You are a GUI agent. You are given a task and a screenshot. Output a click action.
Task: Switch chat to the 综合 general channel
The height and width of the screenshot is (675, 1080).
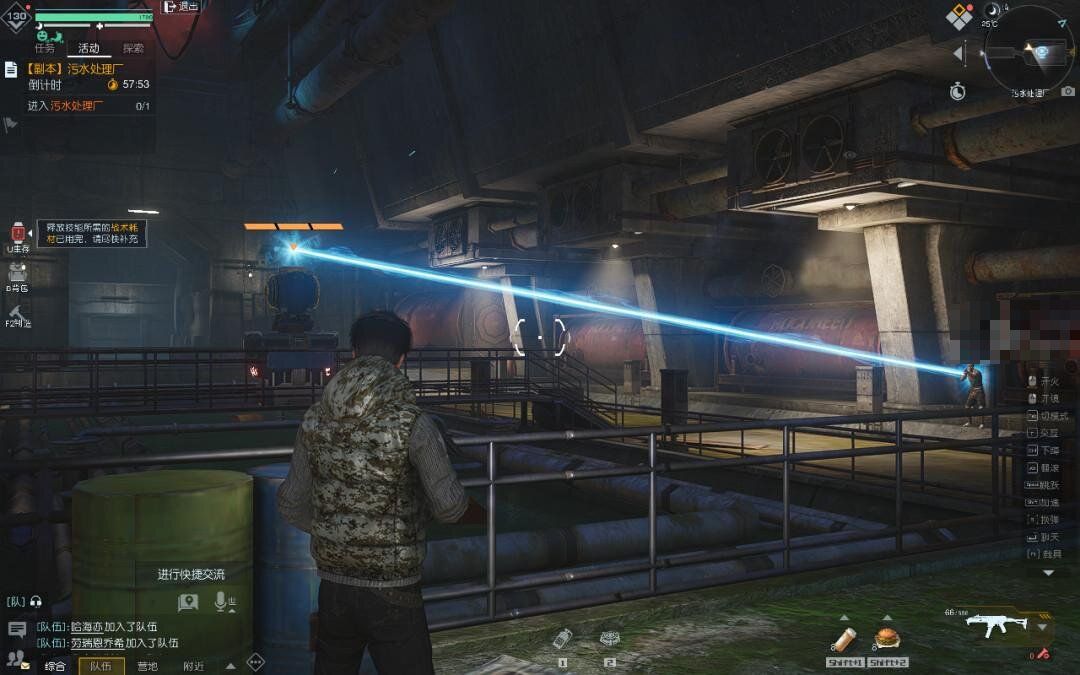pos(55,666)
